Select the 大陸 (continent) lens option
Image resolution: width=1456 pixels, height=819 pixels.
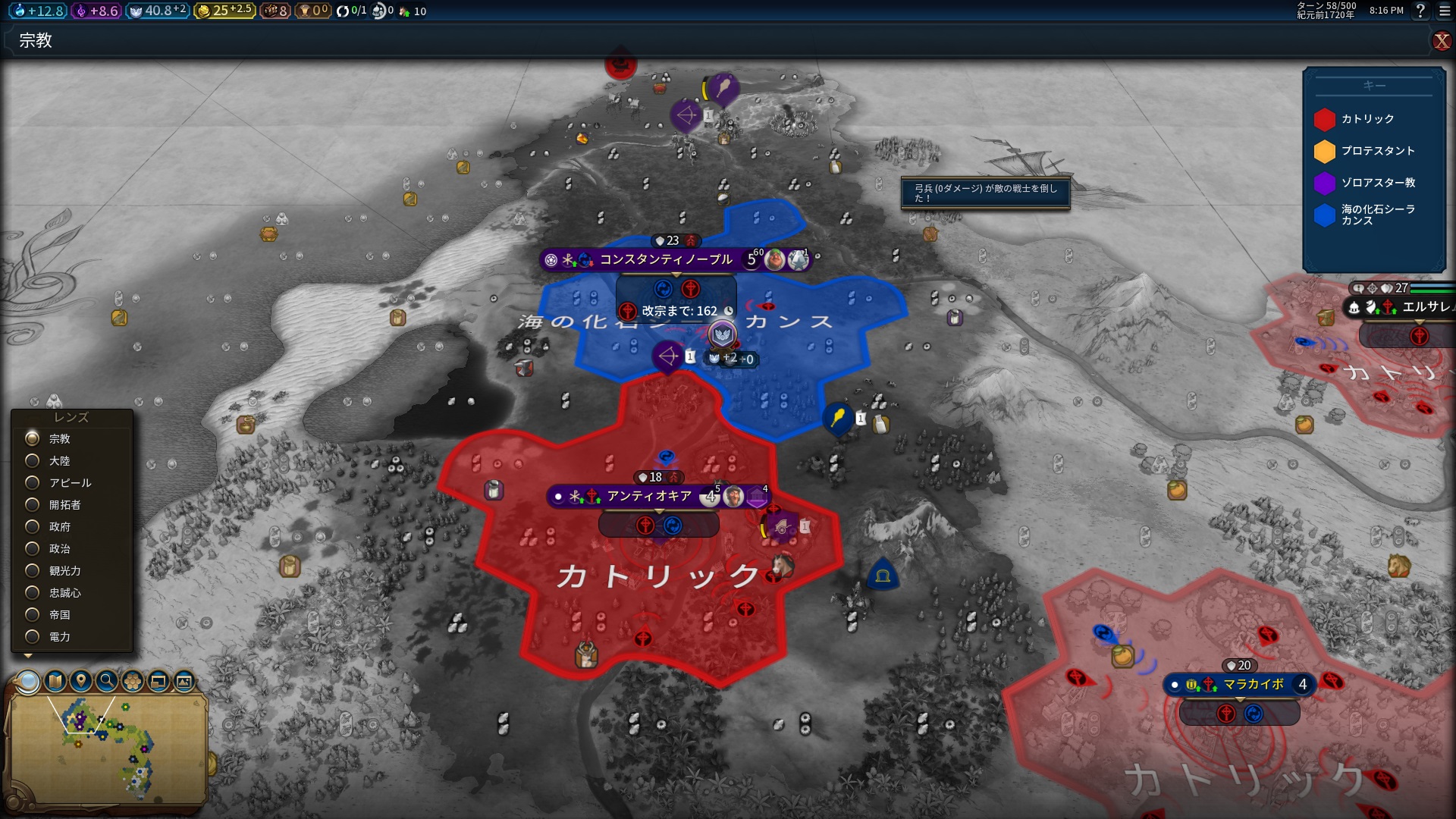(x=33, y=461)
